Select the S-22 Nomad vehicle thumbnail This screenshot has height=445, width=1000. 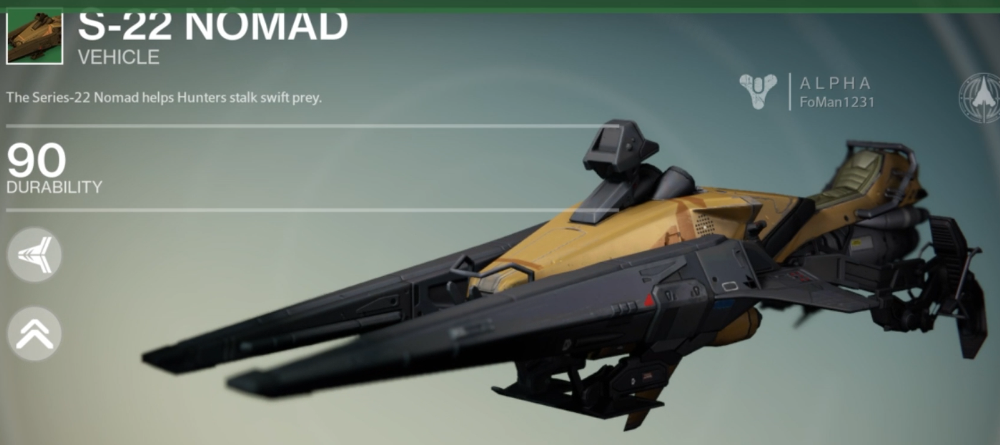click(x=34, y=34)
